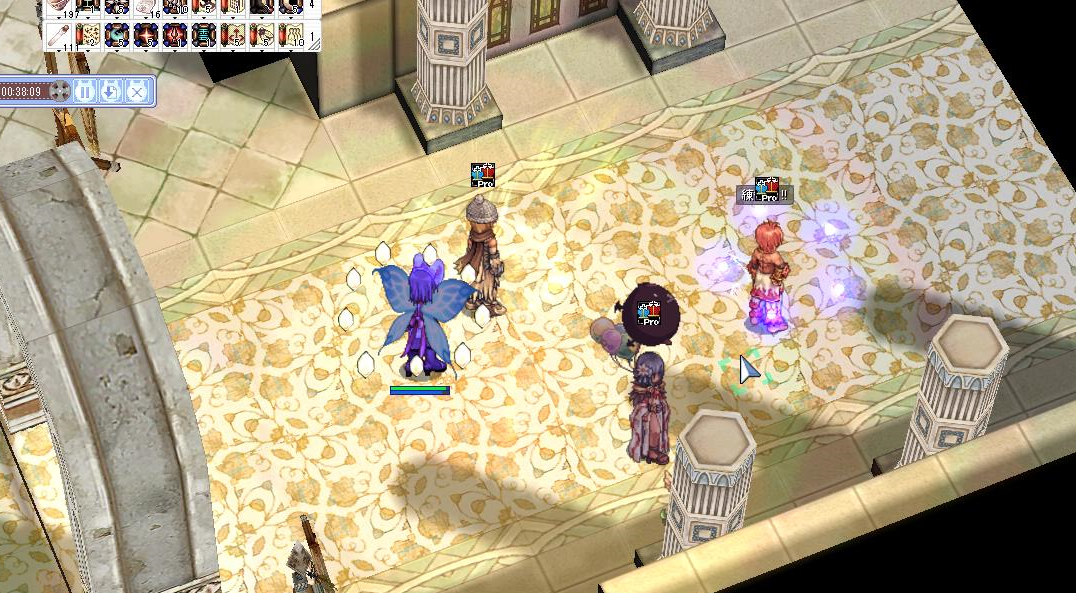Use the speckled orange scroll in the hotbar
1076x593 pixels.
tap(88, 35)
